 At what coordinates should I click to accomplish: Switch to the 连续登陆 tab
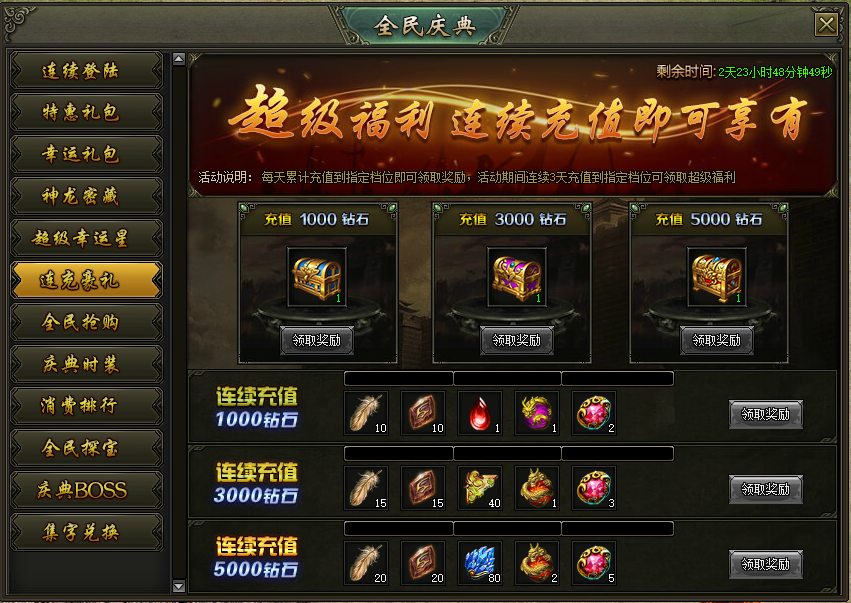pyautogui.click(x=86, y=71)
